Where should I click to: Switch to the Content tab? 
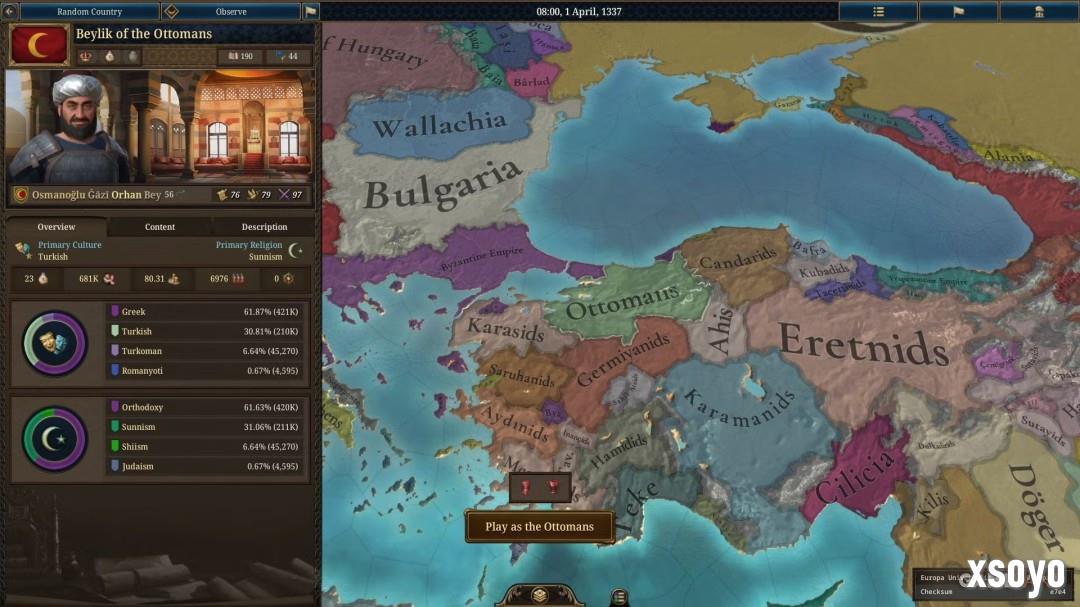point(160,227)
